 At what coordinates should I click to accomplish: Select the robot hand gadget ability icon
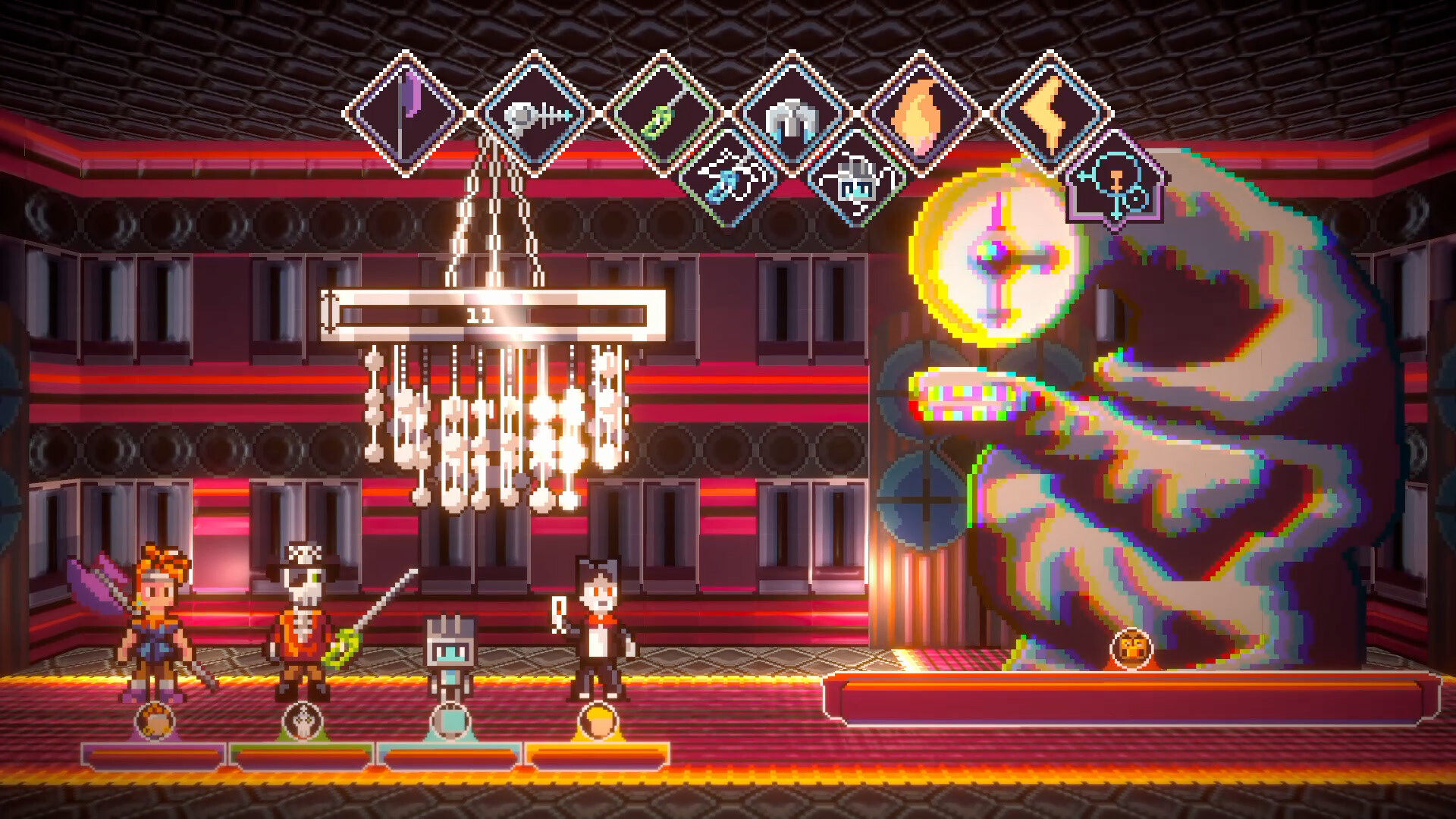[x=858, y=184]
